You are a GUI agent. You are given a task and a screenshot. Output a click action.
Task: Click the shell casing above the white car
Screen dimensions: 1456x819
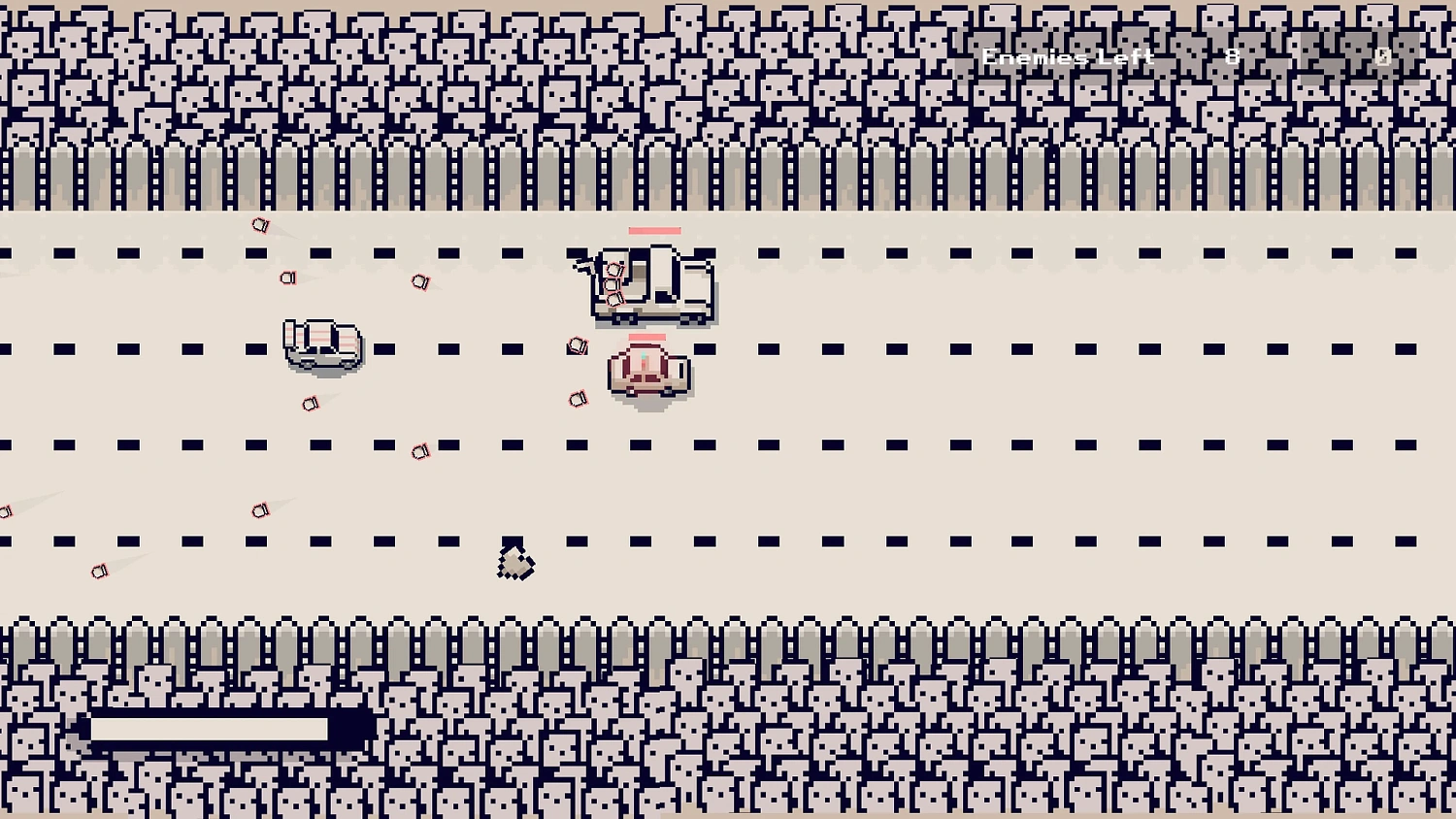click(x=287, y=279)
